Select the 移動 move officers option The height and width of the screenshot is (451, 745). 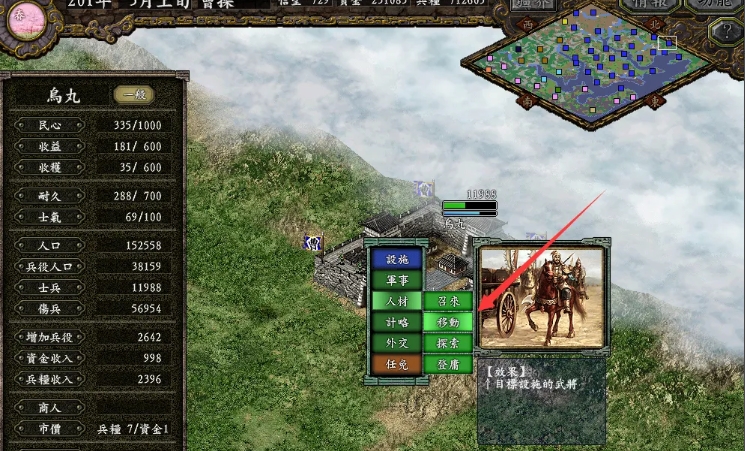[x=447, y=322]
